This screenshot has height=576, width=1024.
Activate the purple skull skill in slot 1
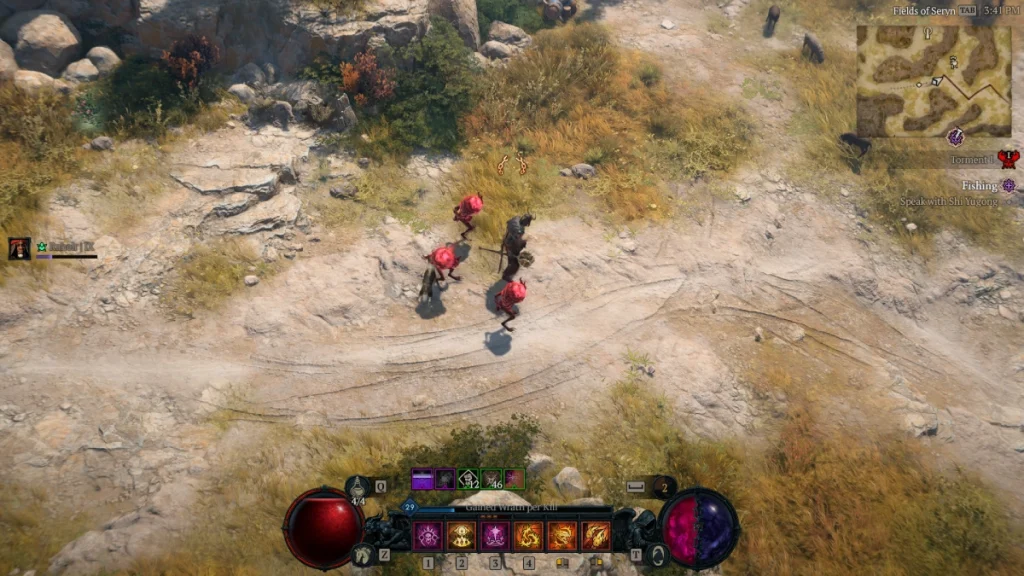click(428, 536)
